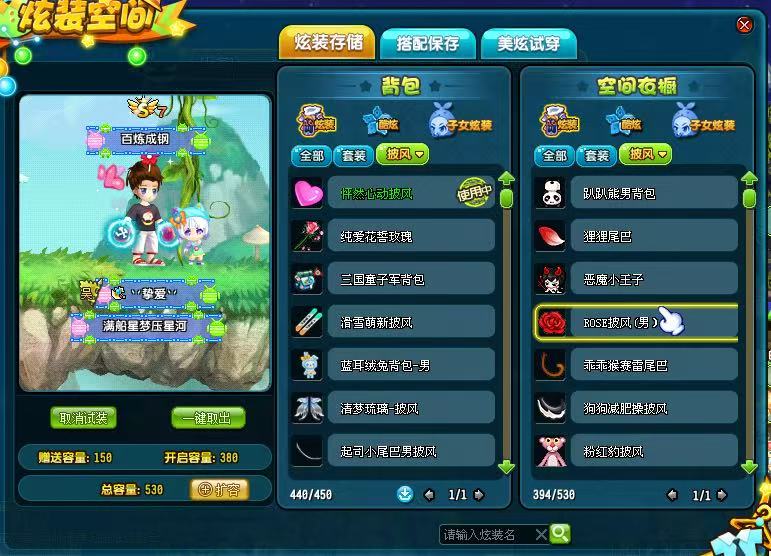Viewport: 771px width, 556px height.
Task: Click the 取消试装 button
Action: point(84,418)
